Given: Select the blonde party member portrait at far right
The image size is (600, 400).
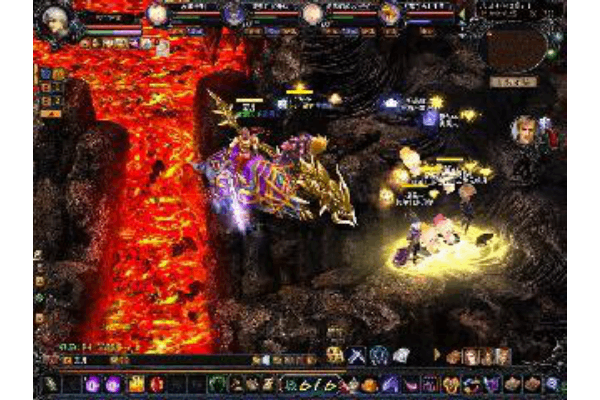Looking at the screenshot, I should click(x=389, y=14).
